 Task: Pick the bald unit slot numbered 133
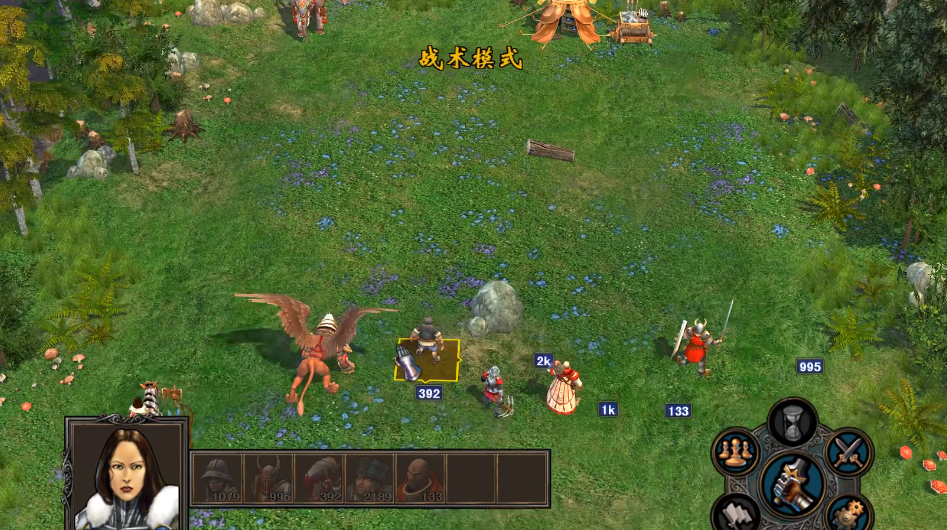pos(420,478)
